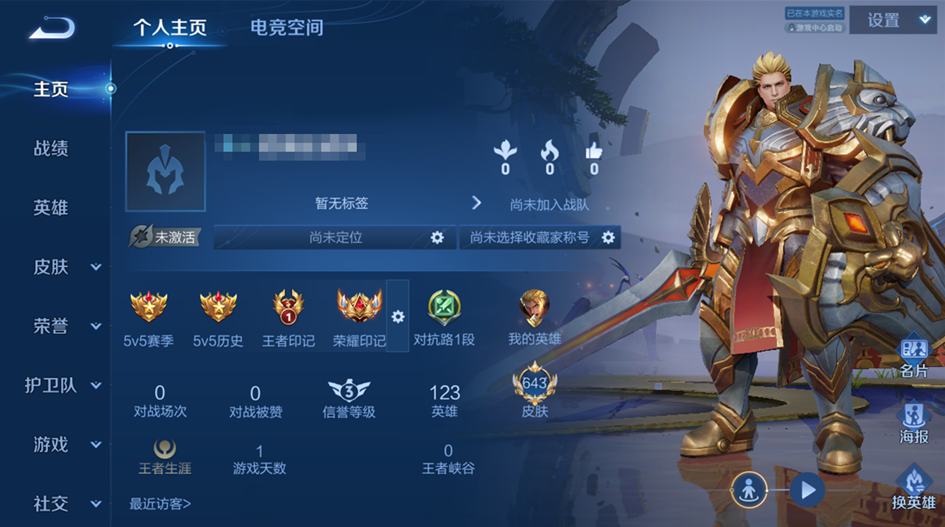The width and height of the screenshot is (945, 527).
Task: Open the 英雄 side menu entry
Action: 51,208
